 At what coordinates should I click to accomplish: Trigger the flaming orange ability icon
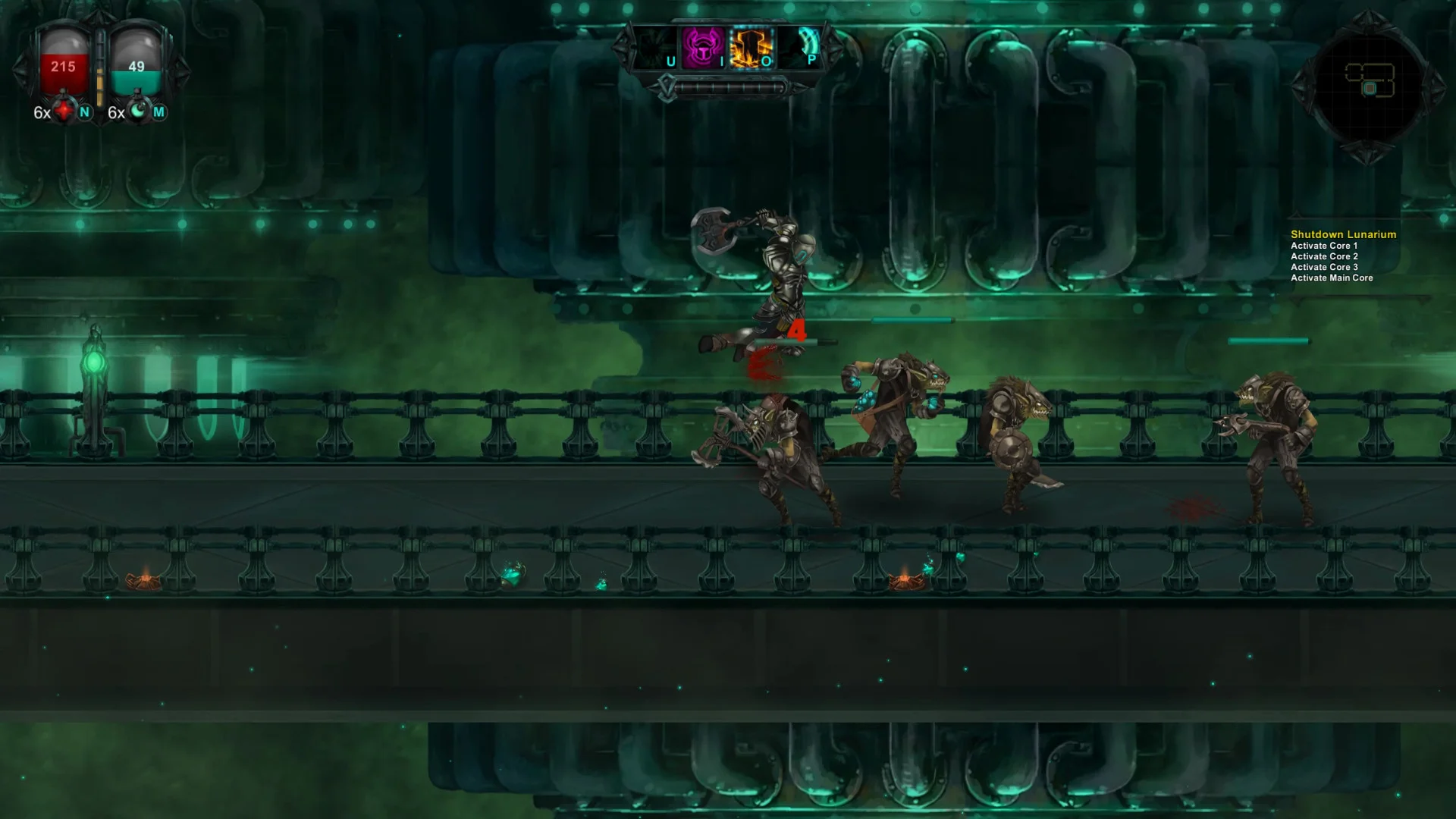[x=751, y=49]
